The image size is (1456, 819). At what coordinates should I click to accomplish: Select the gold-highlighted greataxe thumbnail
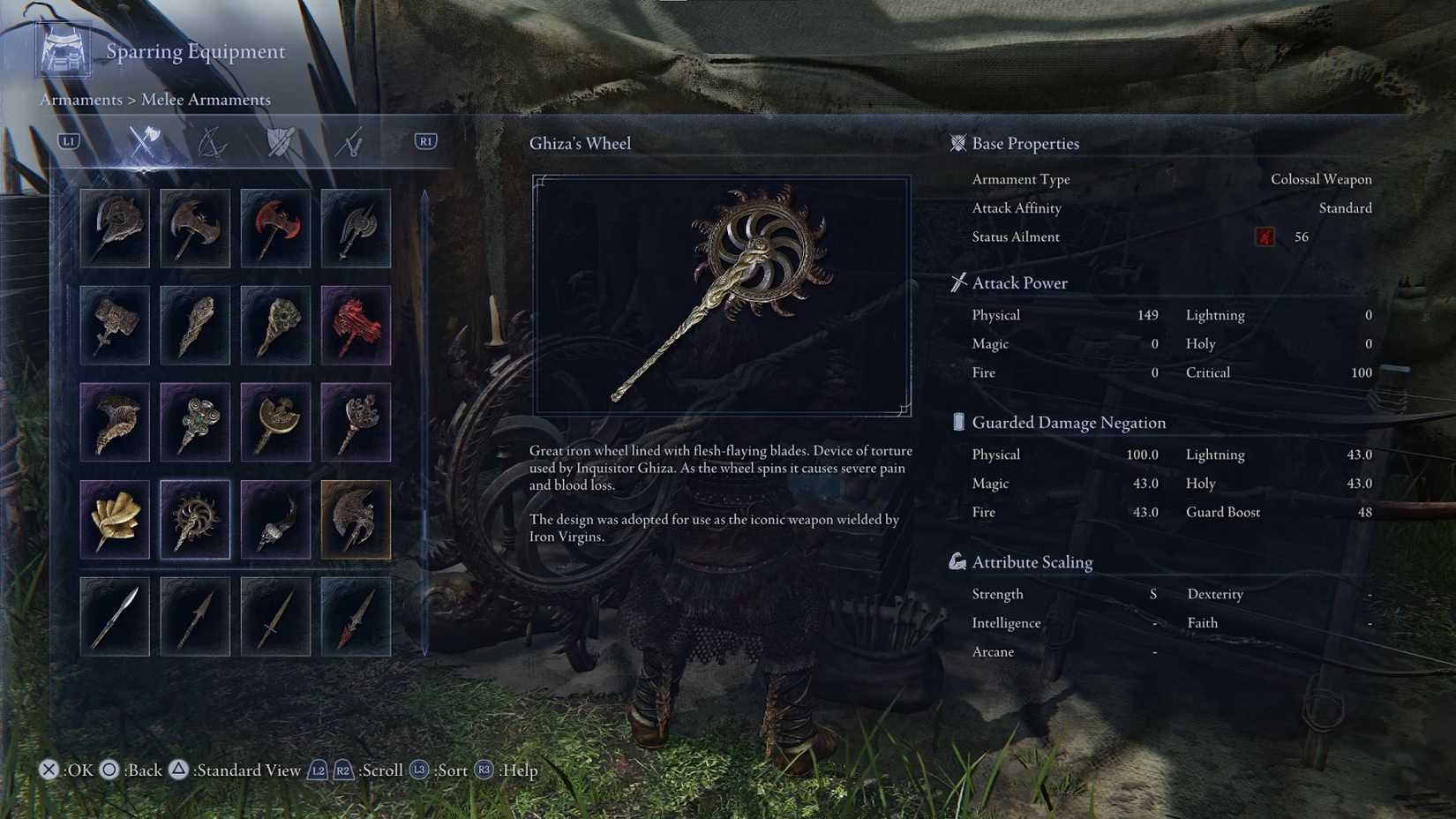point(356,519)
